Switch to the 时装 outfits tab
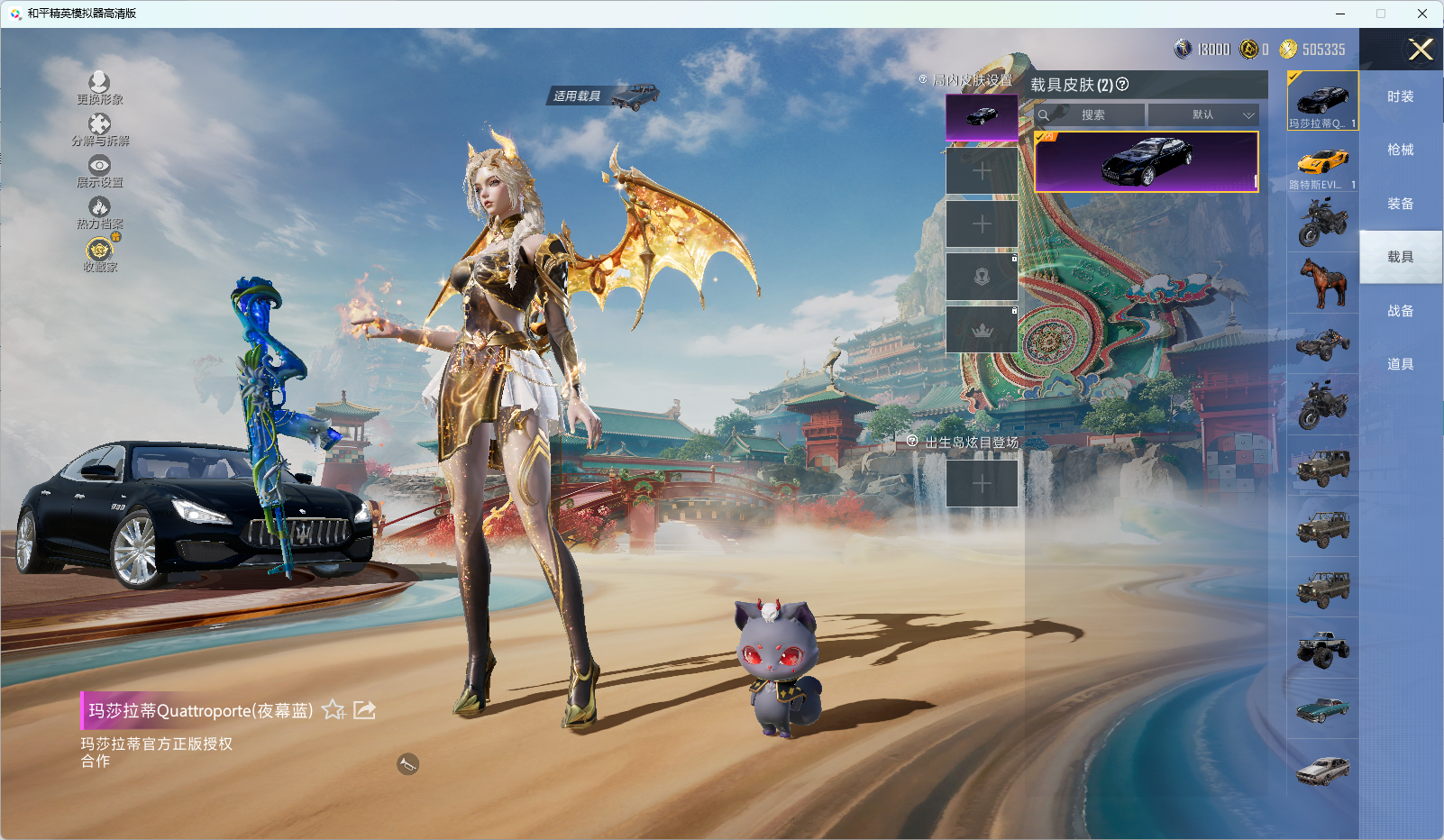Viewport: 1444px width, 840px height. [x=1400, y=96]
